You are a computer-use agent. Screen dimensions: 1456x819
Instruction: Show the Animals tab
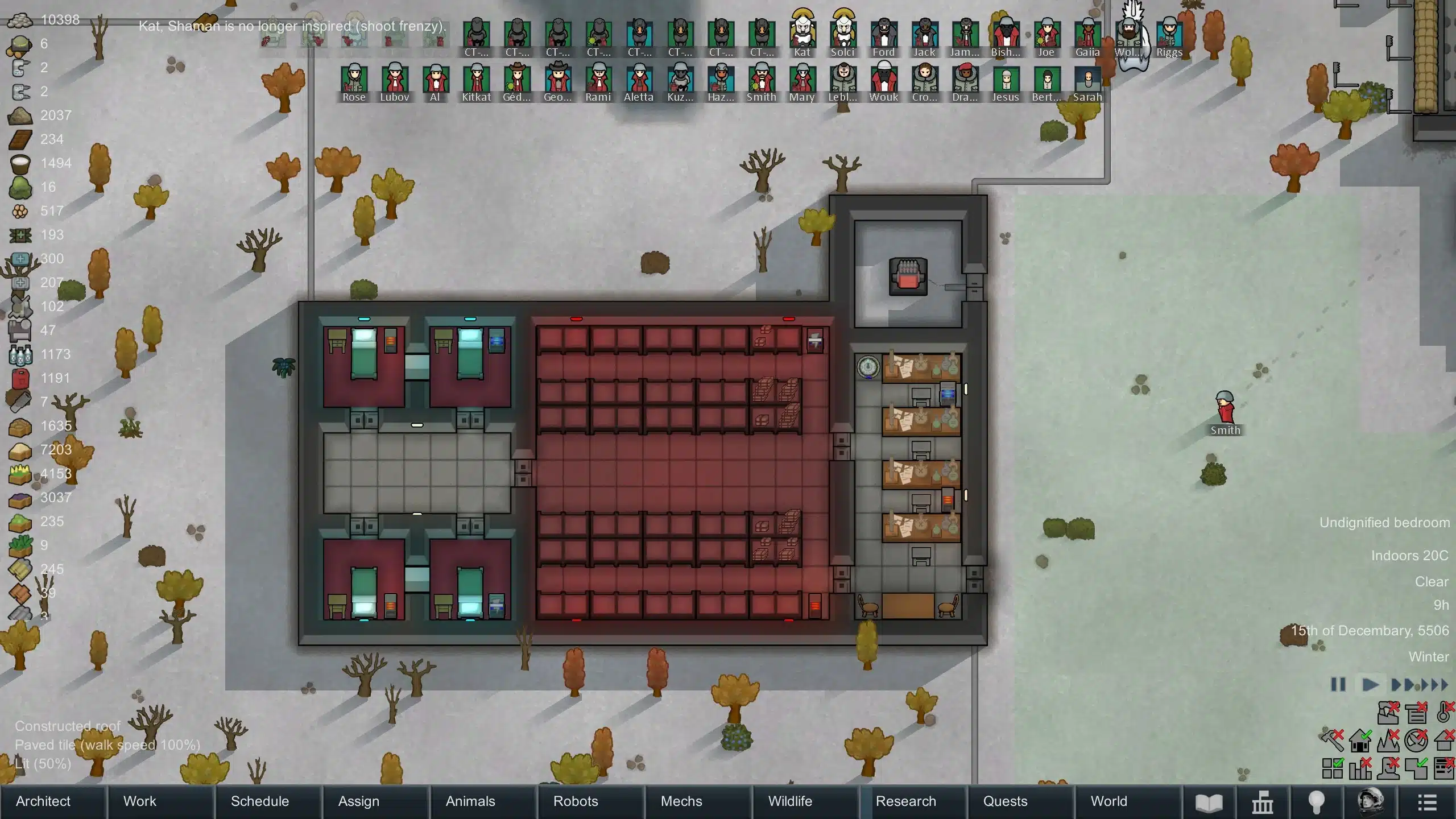click(470, 801)
